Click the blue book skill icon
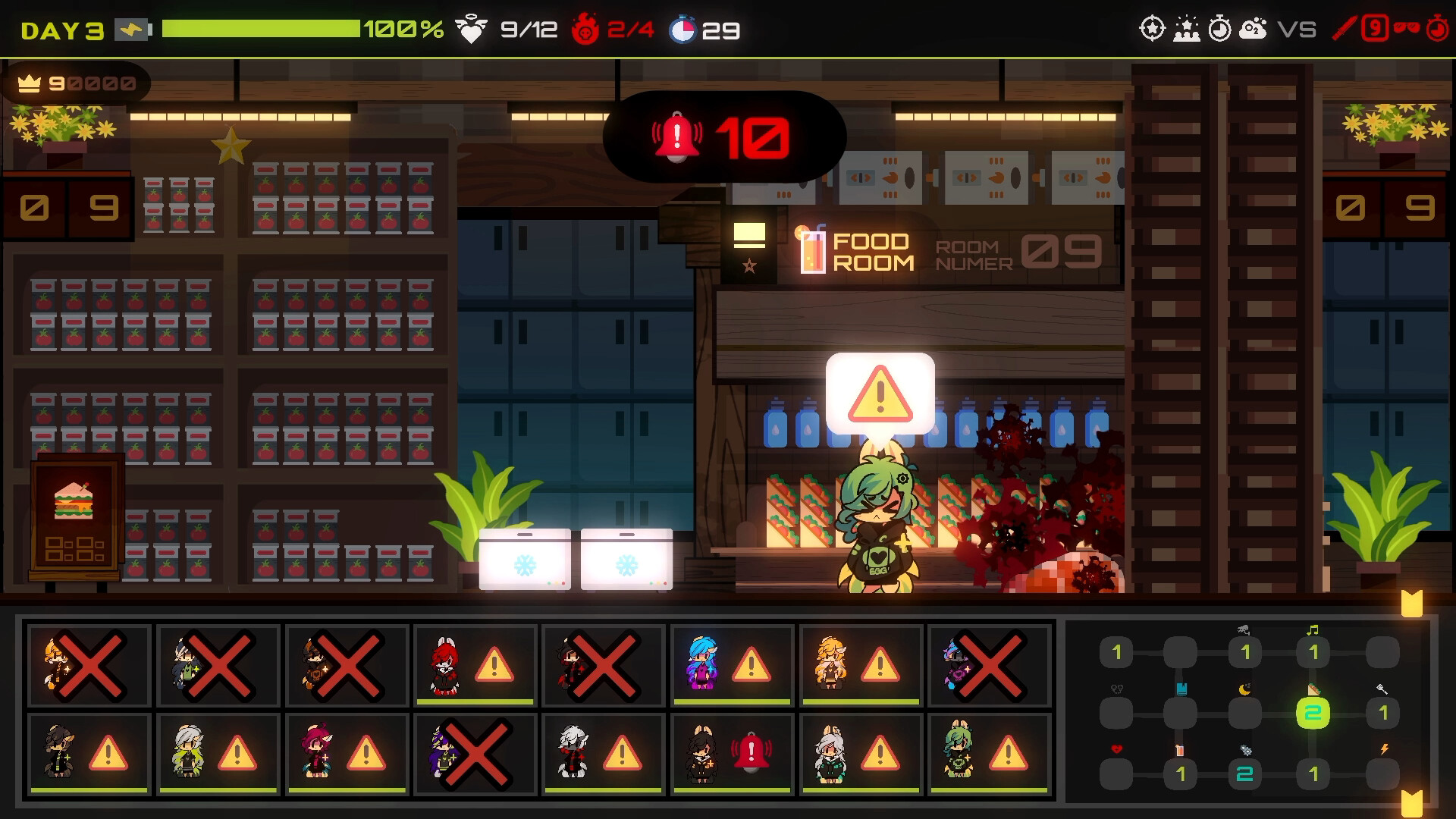1456x819 pixels. 1181,688
